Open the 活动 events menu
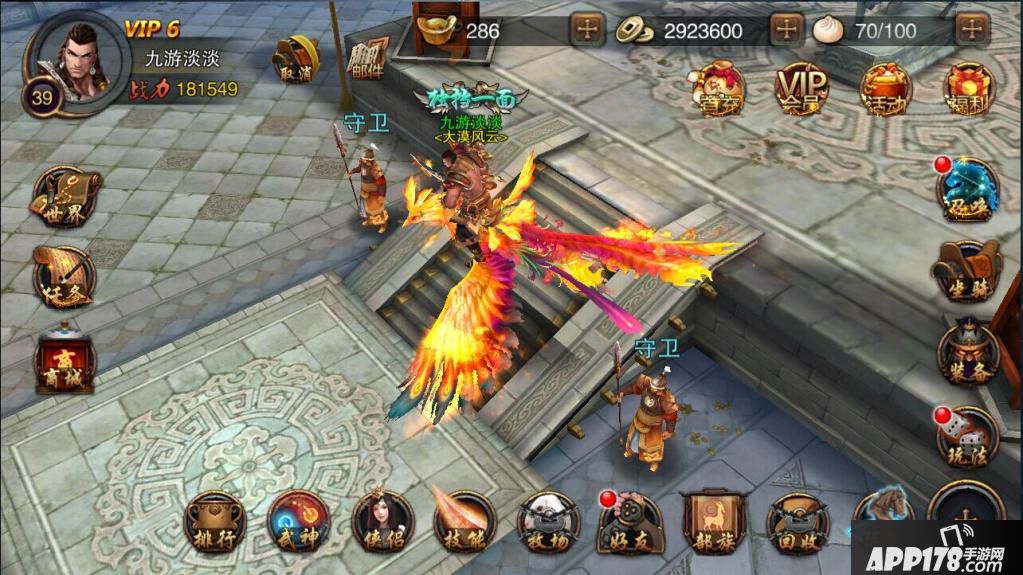This screenshot has height=575, width=1023. (885, 89)
